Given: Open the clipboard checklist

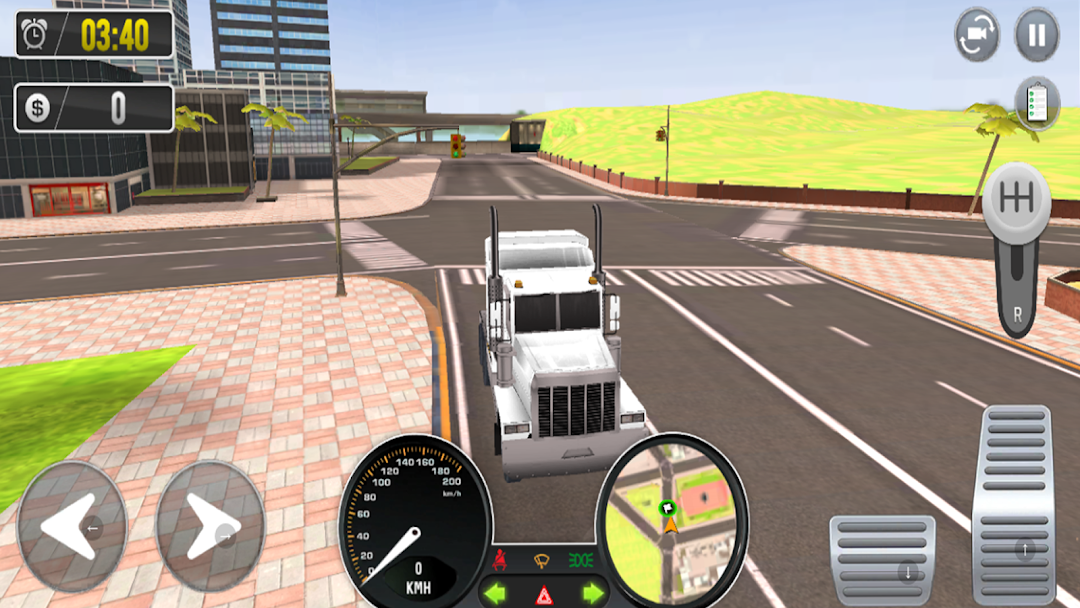Looking at the screenshot, I should tap(1037, 102).
